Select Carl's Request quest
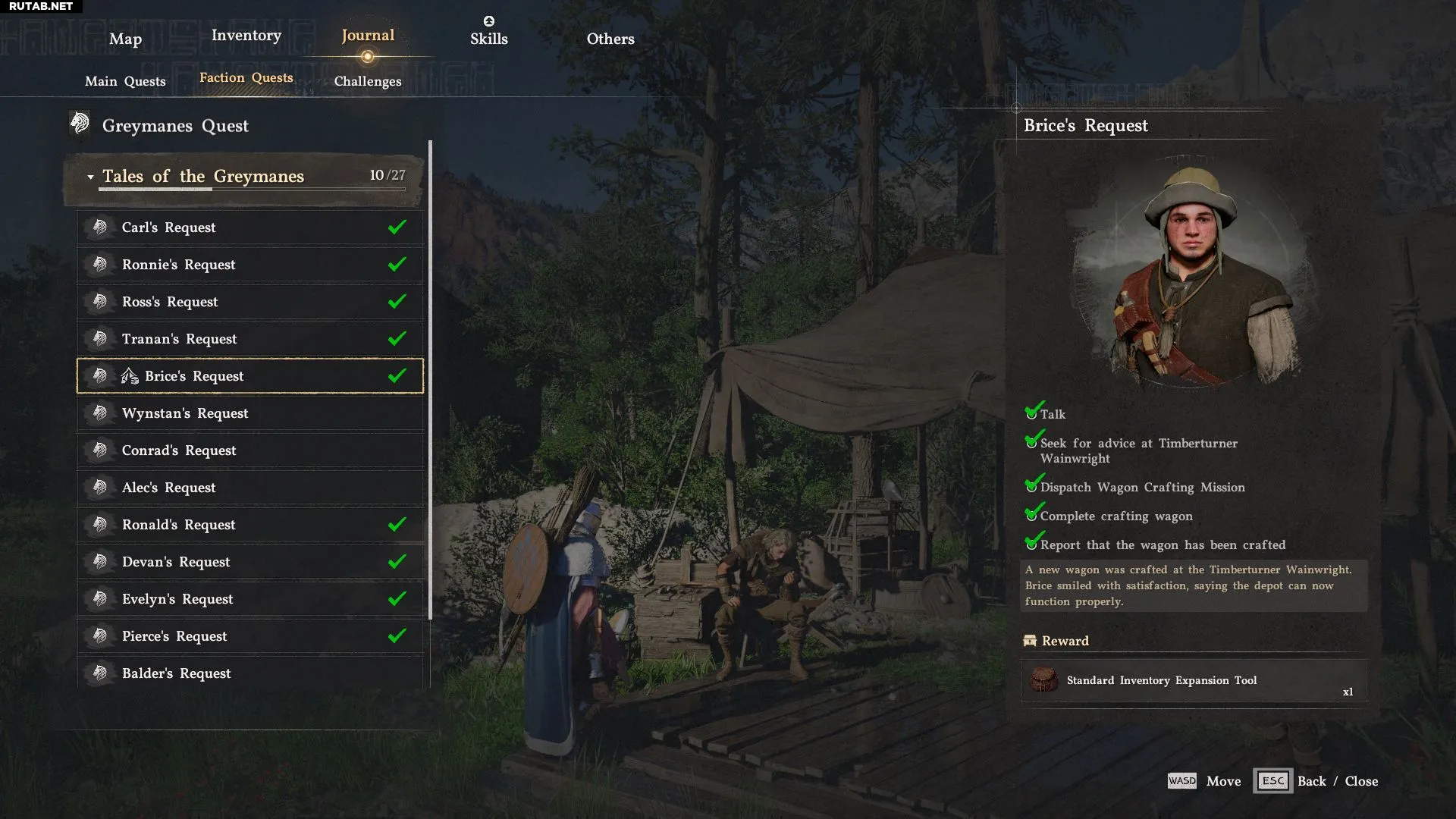Image resolution: width=1456 pixels, height=819 pixels. click(x=249, y=227)
